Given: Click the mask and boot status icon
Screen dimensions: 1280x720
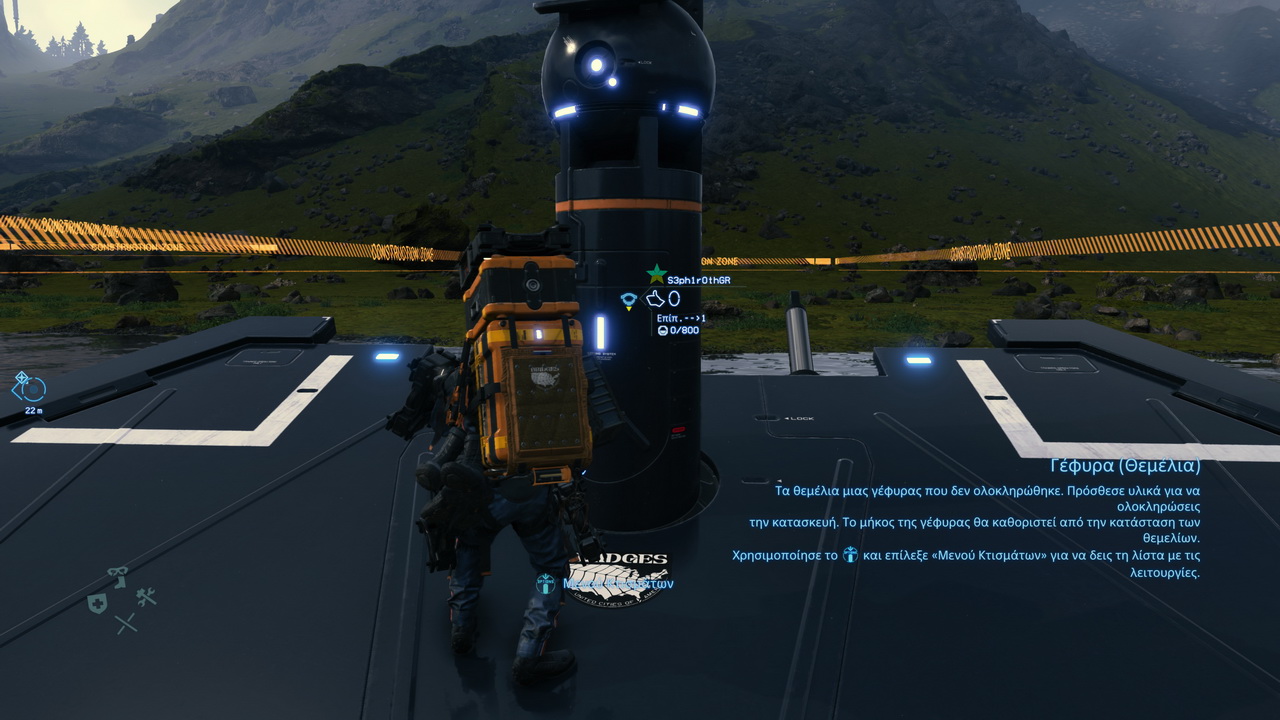Looking at the screenshot, I should click(119, 577).
